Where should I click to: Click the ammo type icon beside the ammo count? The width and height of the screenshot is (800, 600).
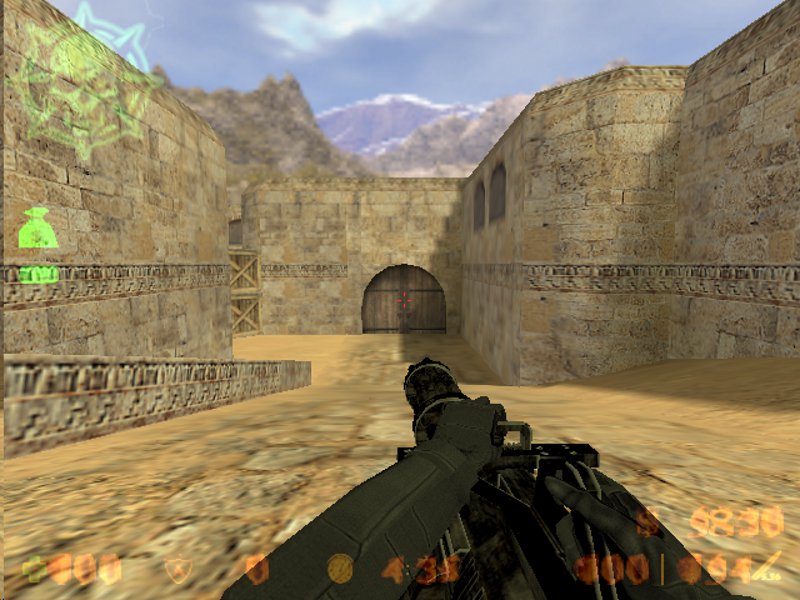pyautogui.click(x=768, y=566)
